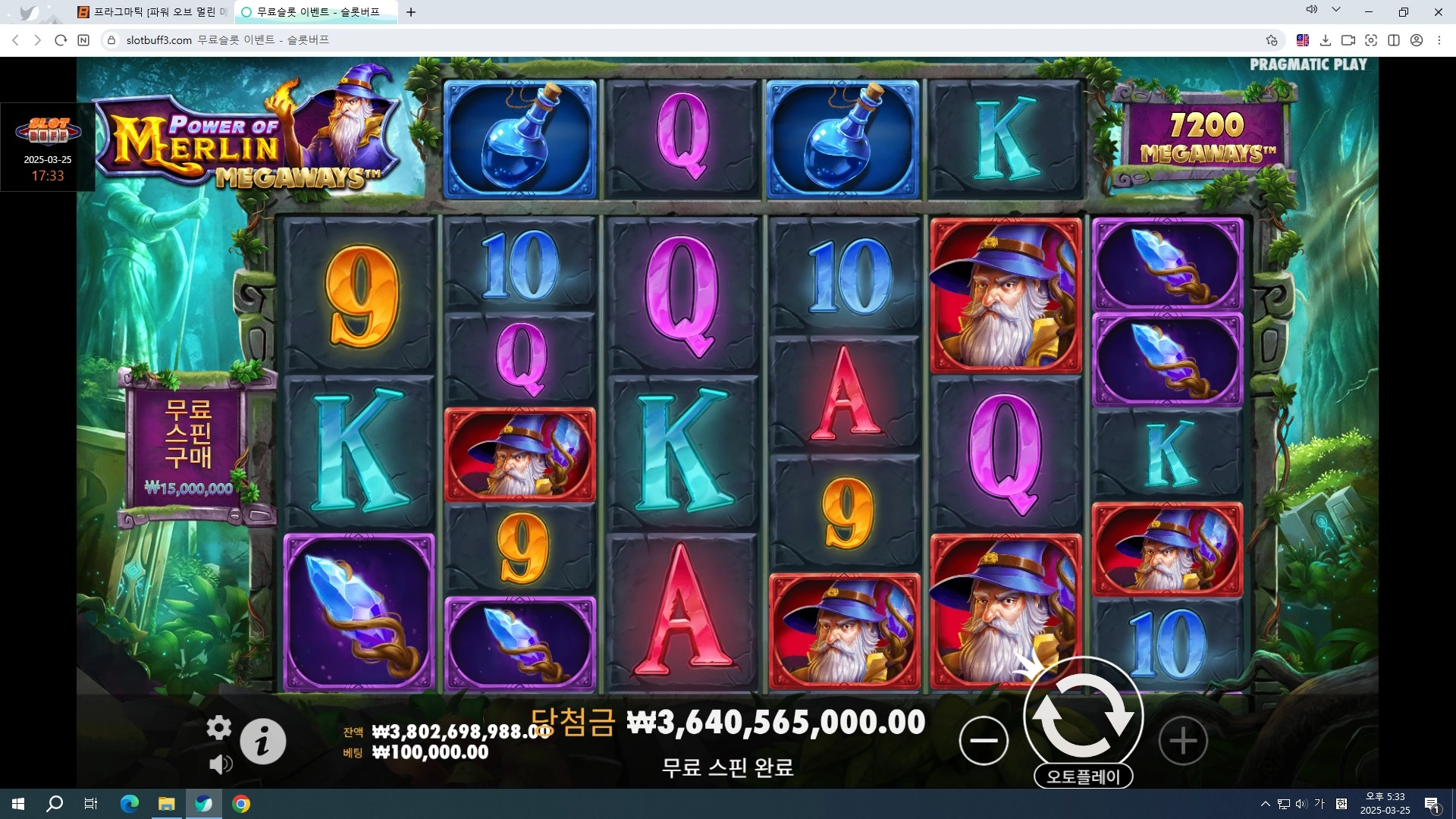
Task: Open a new browser tab
Action: coord(411,12)
